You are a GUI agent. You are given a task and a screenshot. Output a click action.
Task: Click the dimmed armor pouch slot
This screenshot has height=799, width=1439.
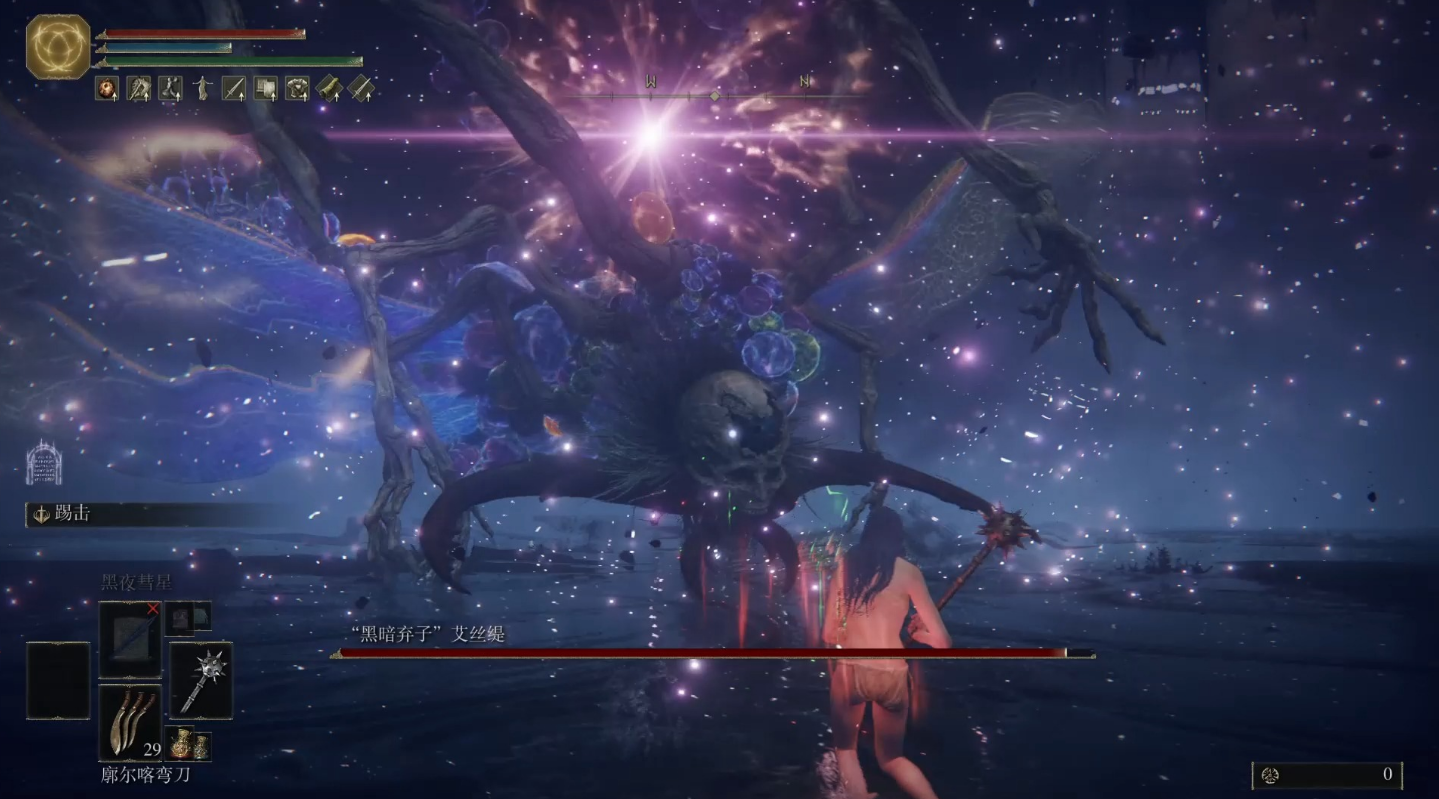pos(187,619)
